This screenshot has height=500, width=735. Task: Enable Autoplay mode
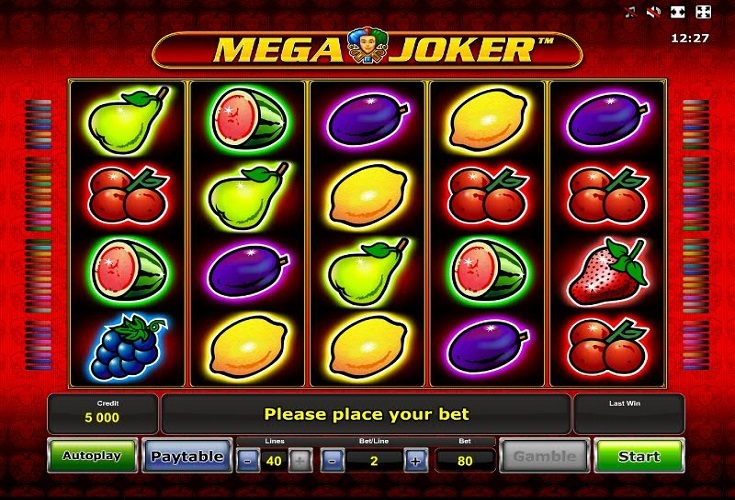[x=92, y=456]
